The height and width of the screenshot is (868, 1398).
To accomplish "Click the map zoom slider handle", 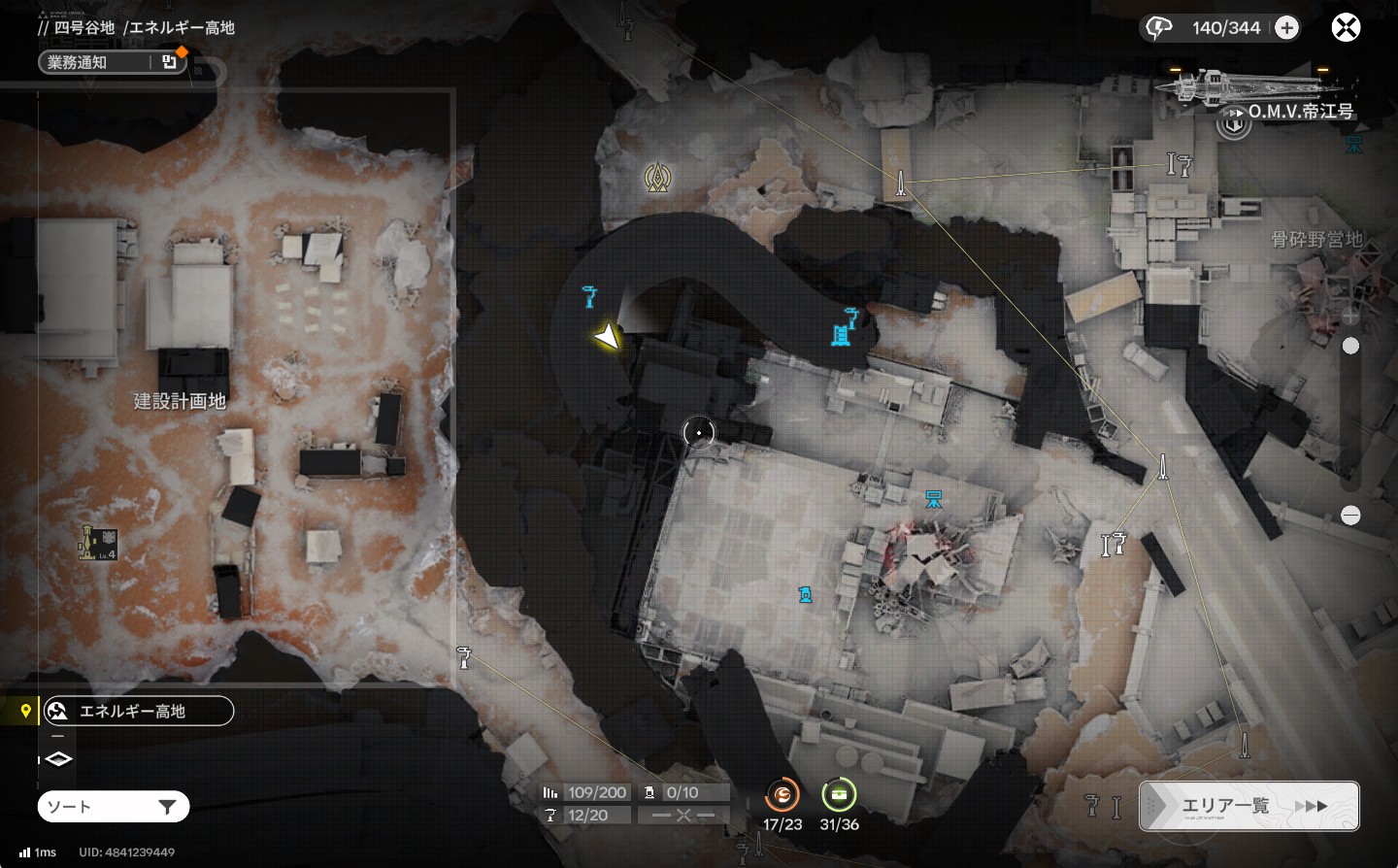I will [x=1350, y=346].
